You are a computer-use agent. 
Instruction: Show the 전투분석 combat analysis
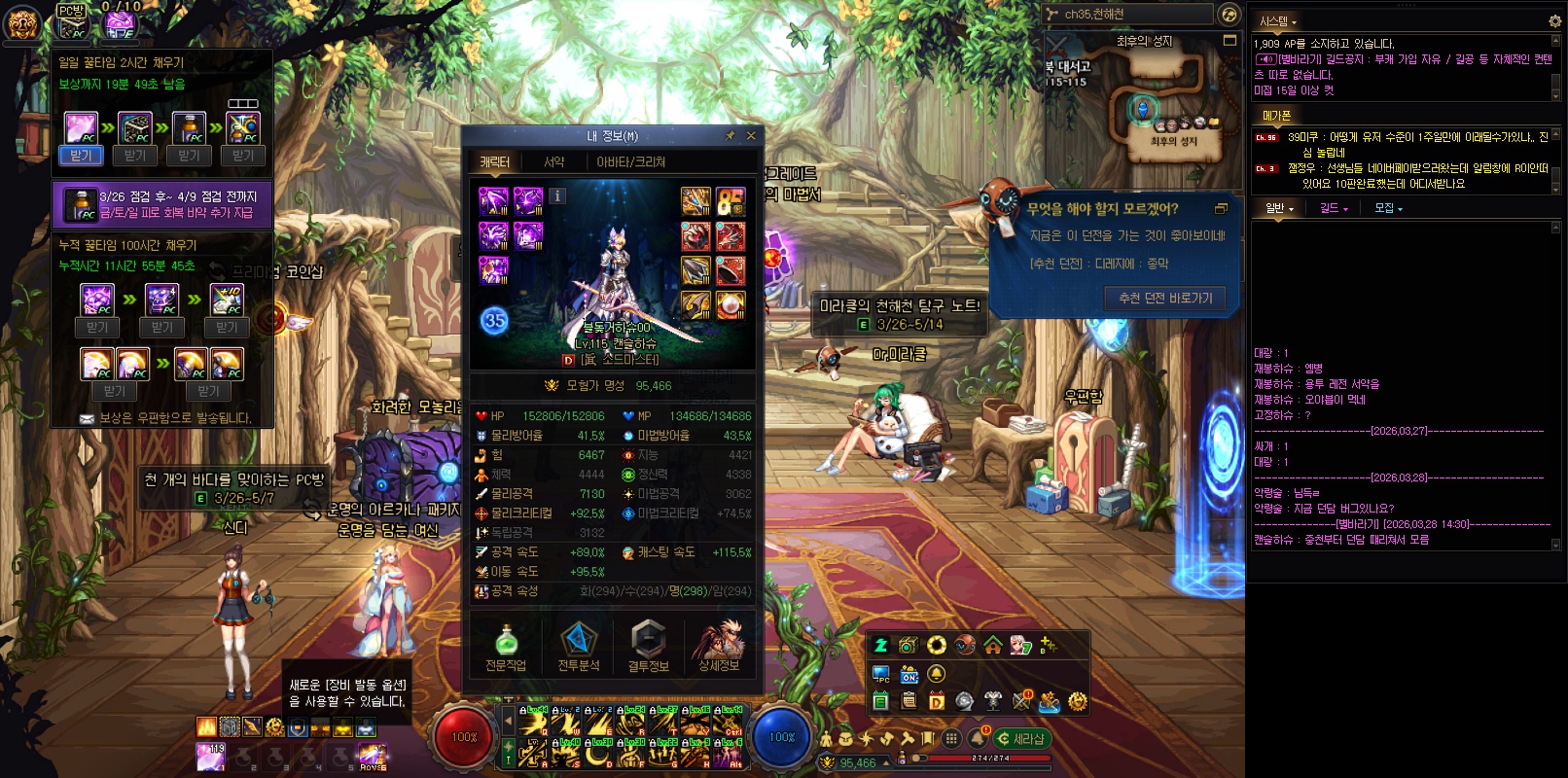coord(578,647)
